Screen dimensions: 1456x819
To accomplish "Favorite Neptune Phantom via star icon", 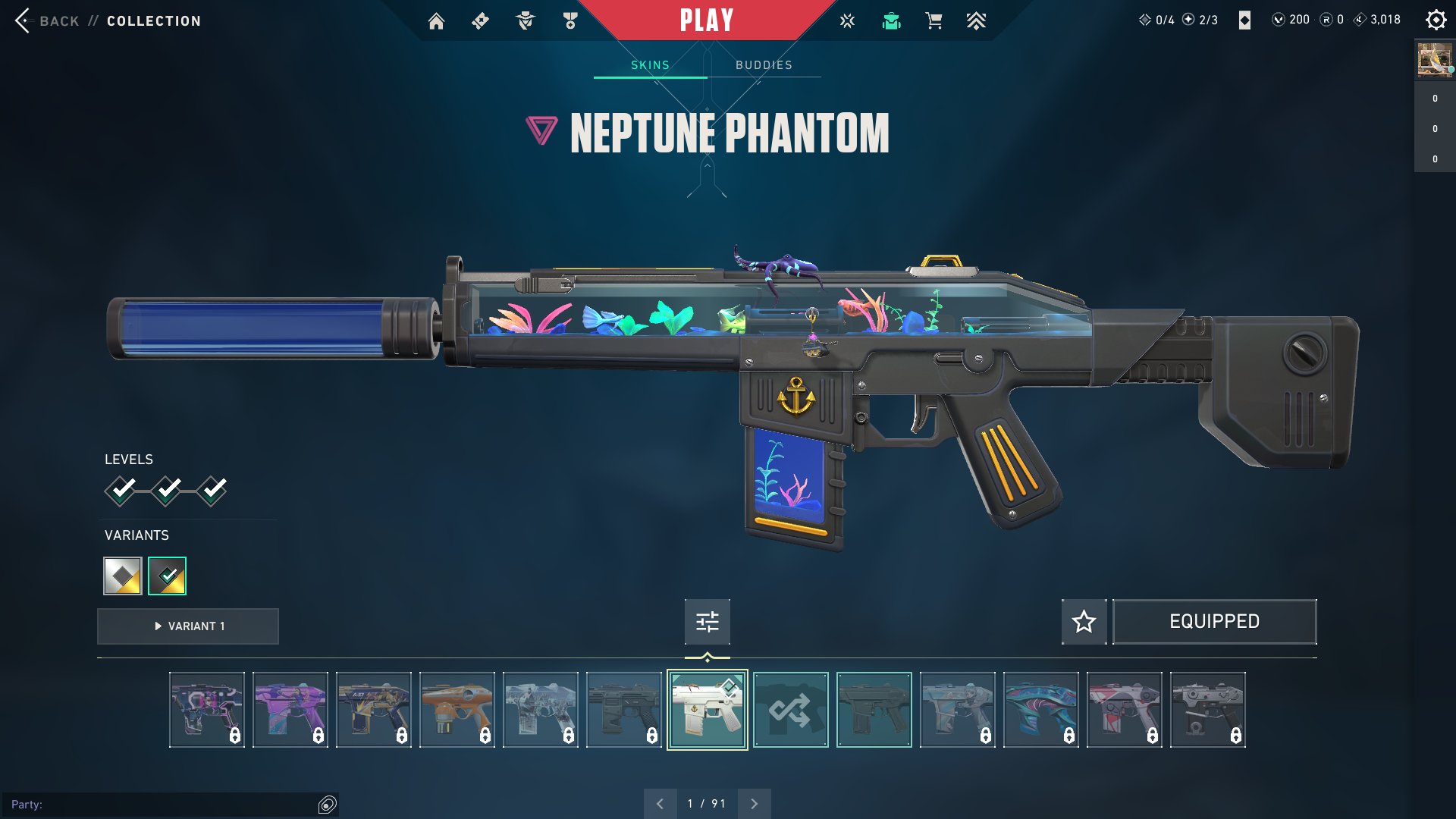I will coord(1084,622).
